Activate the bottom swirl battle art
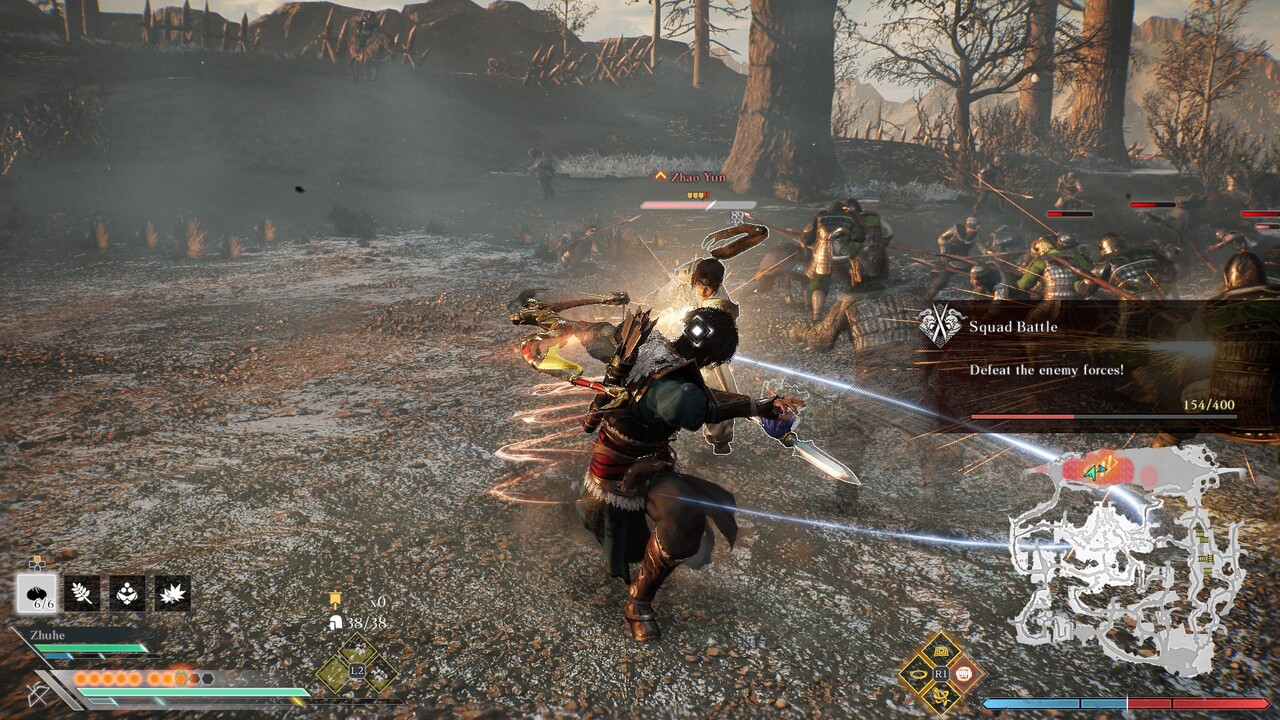 click(941, 696)
